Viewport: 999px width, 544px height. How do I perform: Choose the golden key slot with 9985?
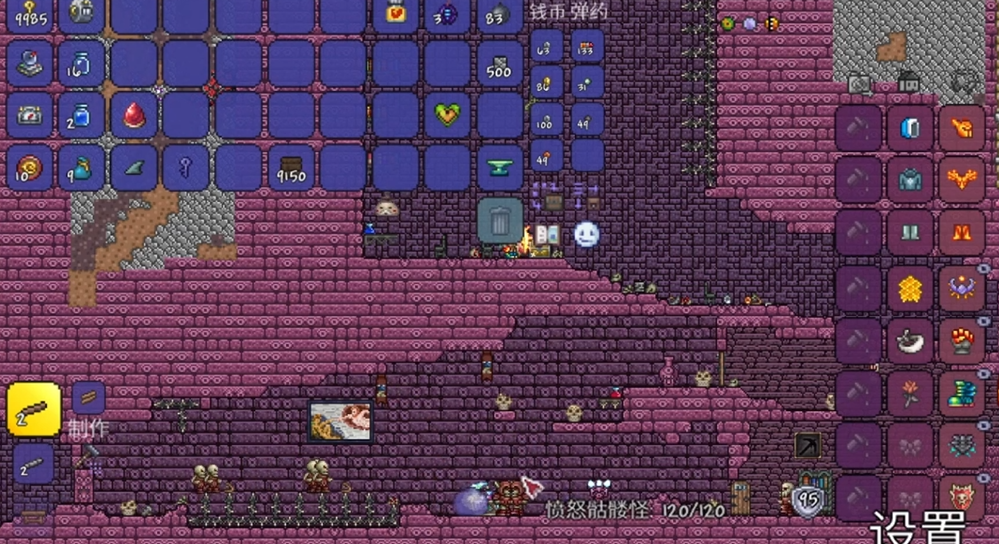pyautogui.click(x=30, y=14)
